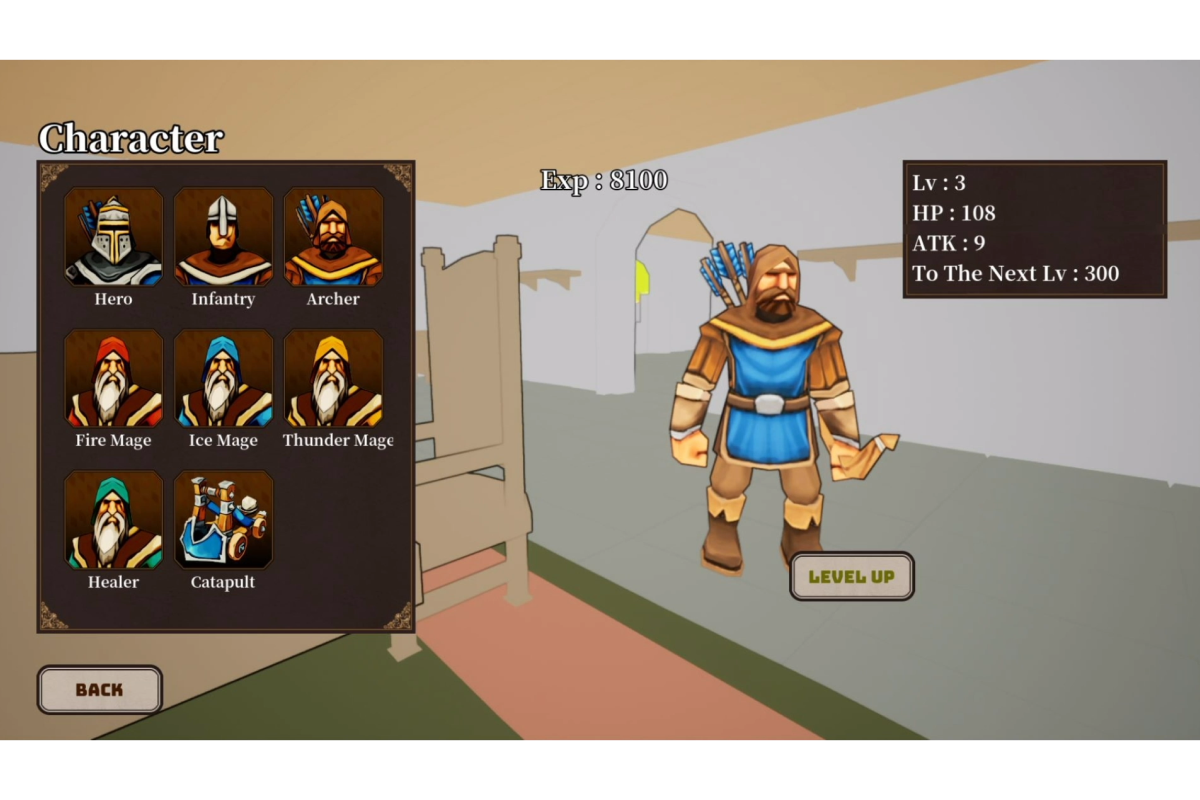This screenshot has width=1200, height=800.
Task: Click the Catapult unit tile
Action: 223,520
